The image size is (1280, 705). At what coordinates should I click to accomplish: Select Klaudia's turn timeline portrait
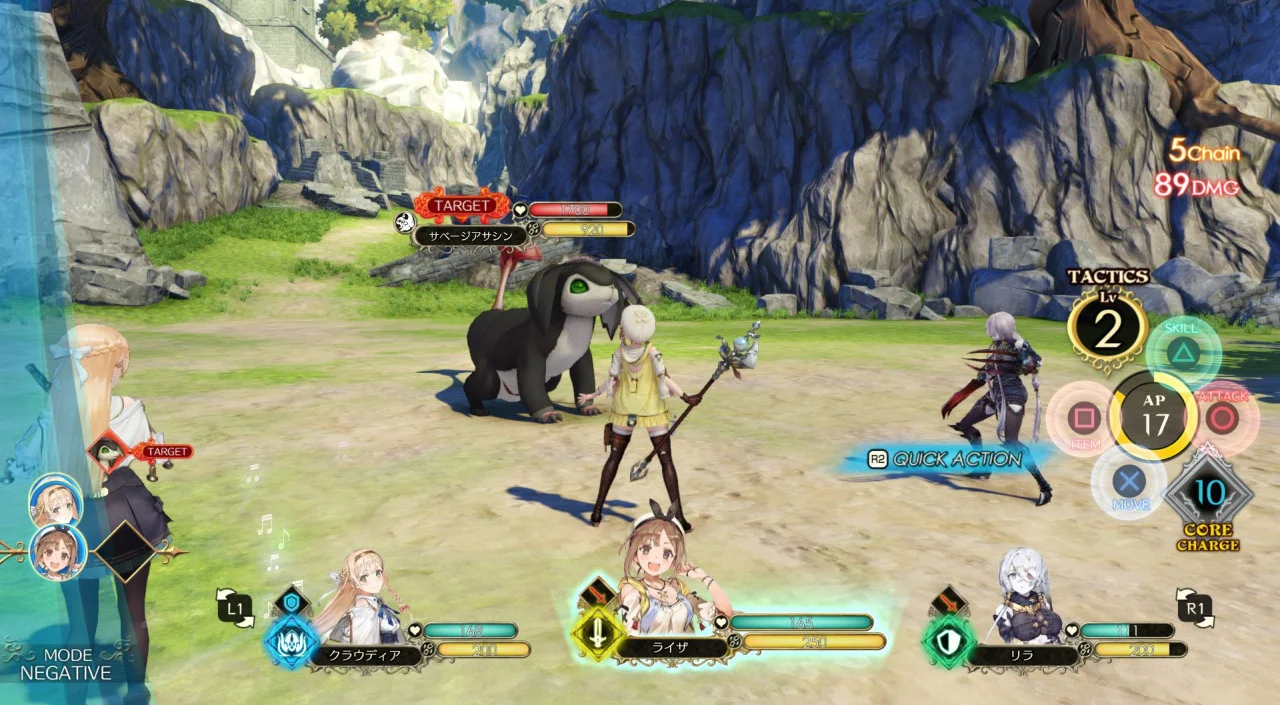click(x=56, y=501)
